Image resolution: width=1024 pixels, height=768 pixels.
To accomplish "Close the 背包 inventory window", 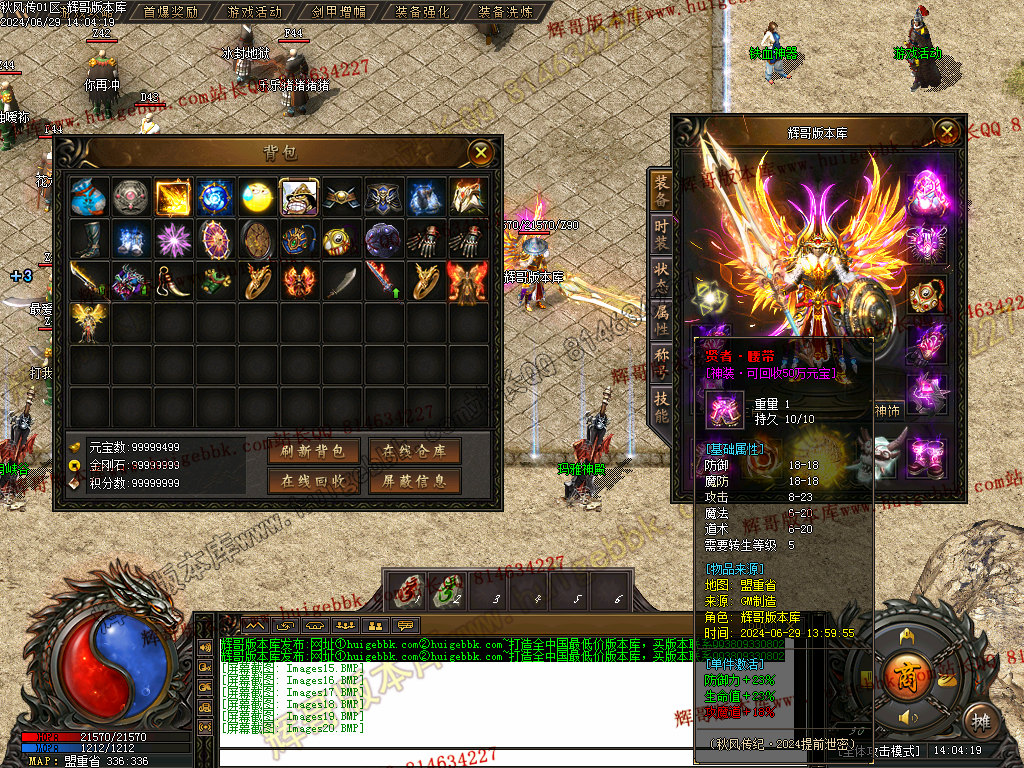I will 482,153.
